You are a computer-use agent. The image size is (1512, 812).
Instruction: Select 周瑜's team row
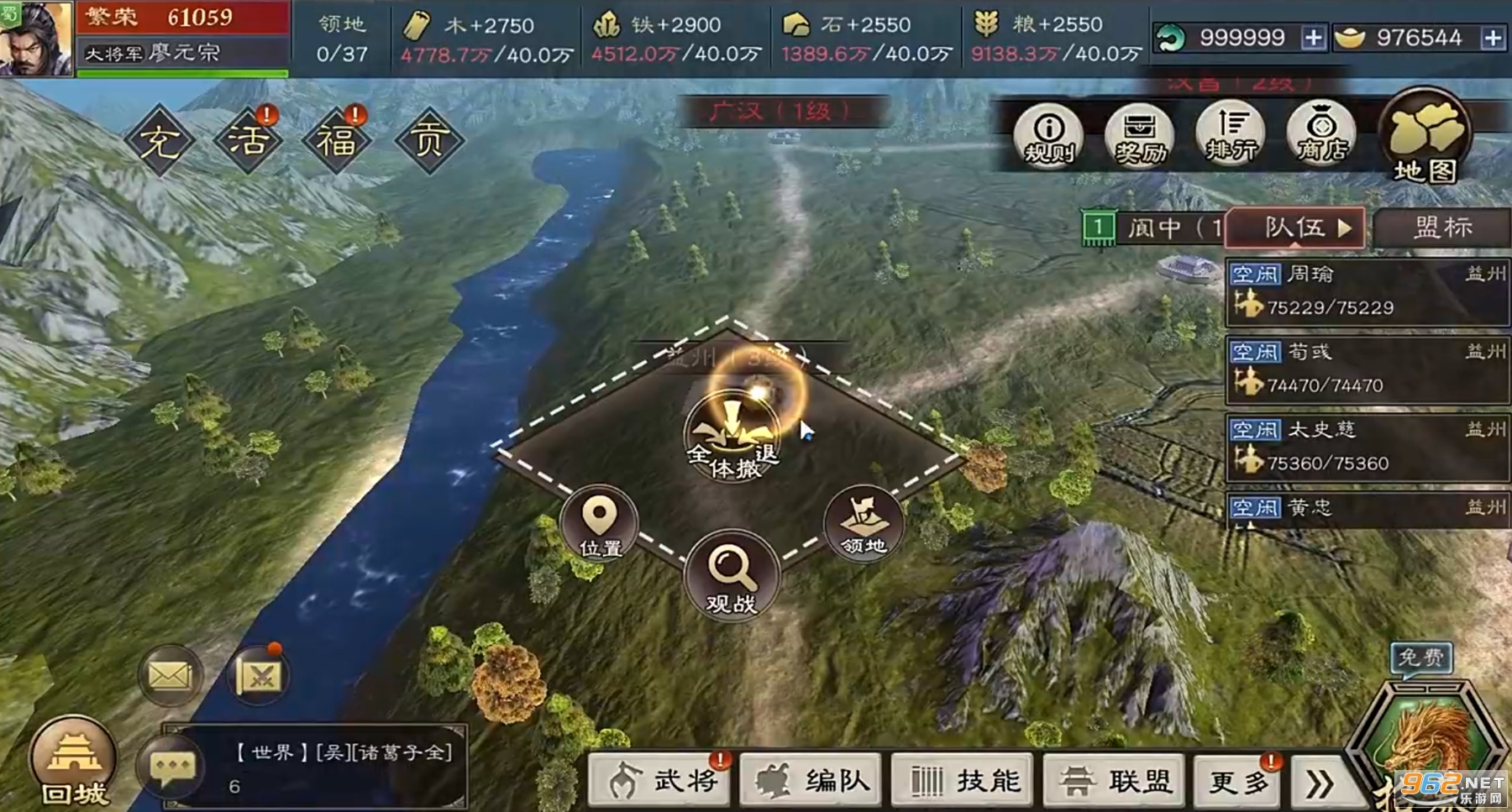(1368, 291)
